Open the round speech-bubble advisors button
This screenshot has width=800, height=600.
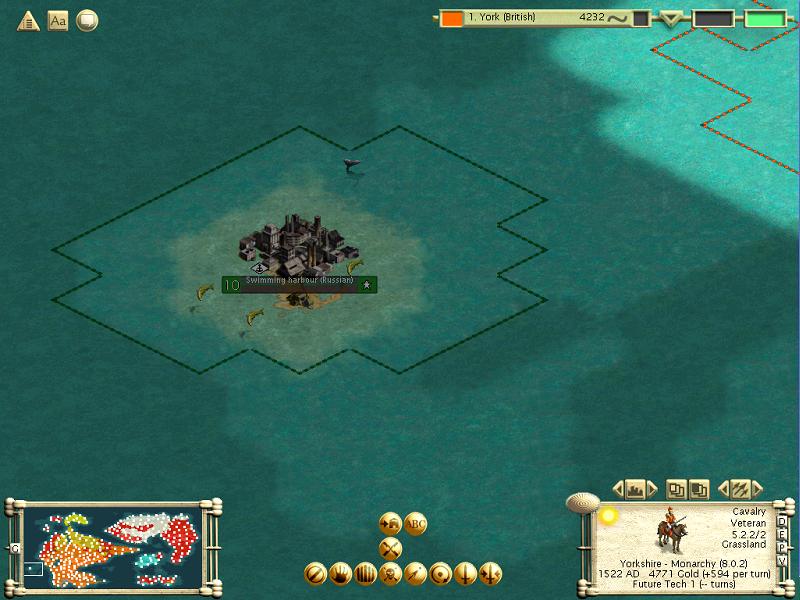point(87,20)
